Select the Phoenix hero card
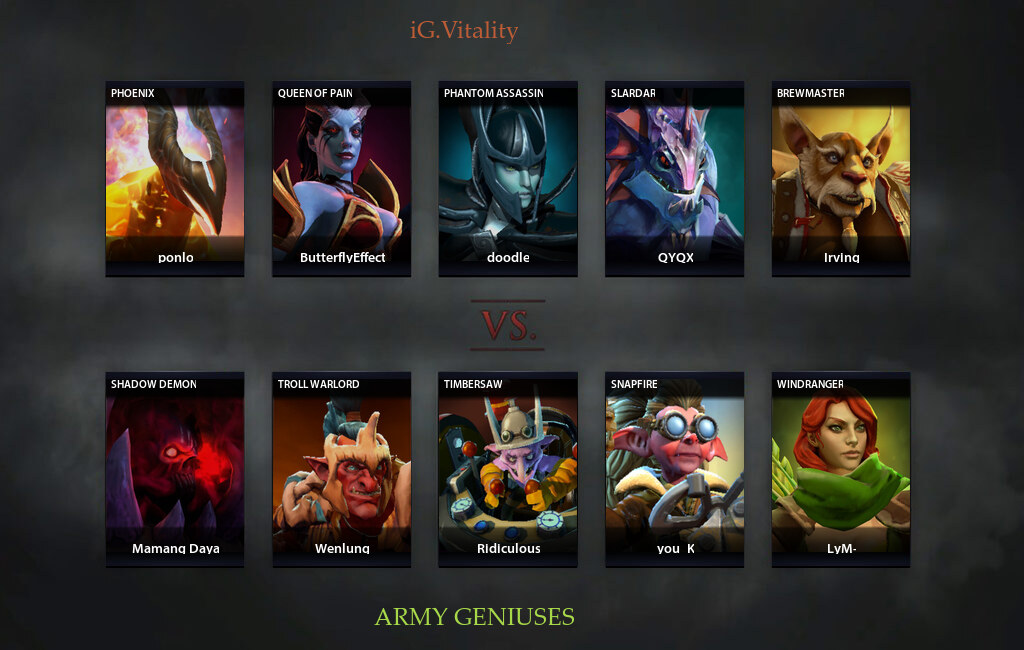 click(x=175, y=178)
